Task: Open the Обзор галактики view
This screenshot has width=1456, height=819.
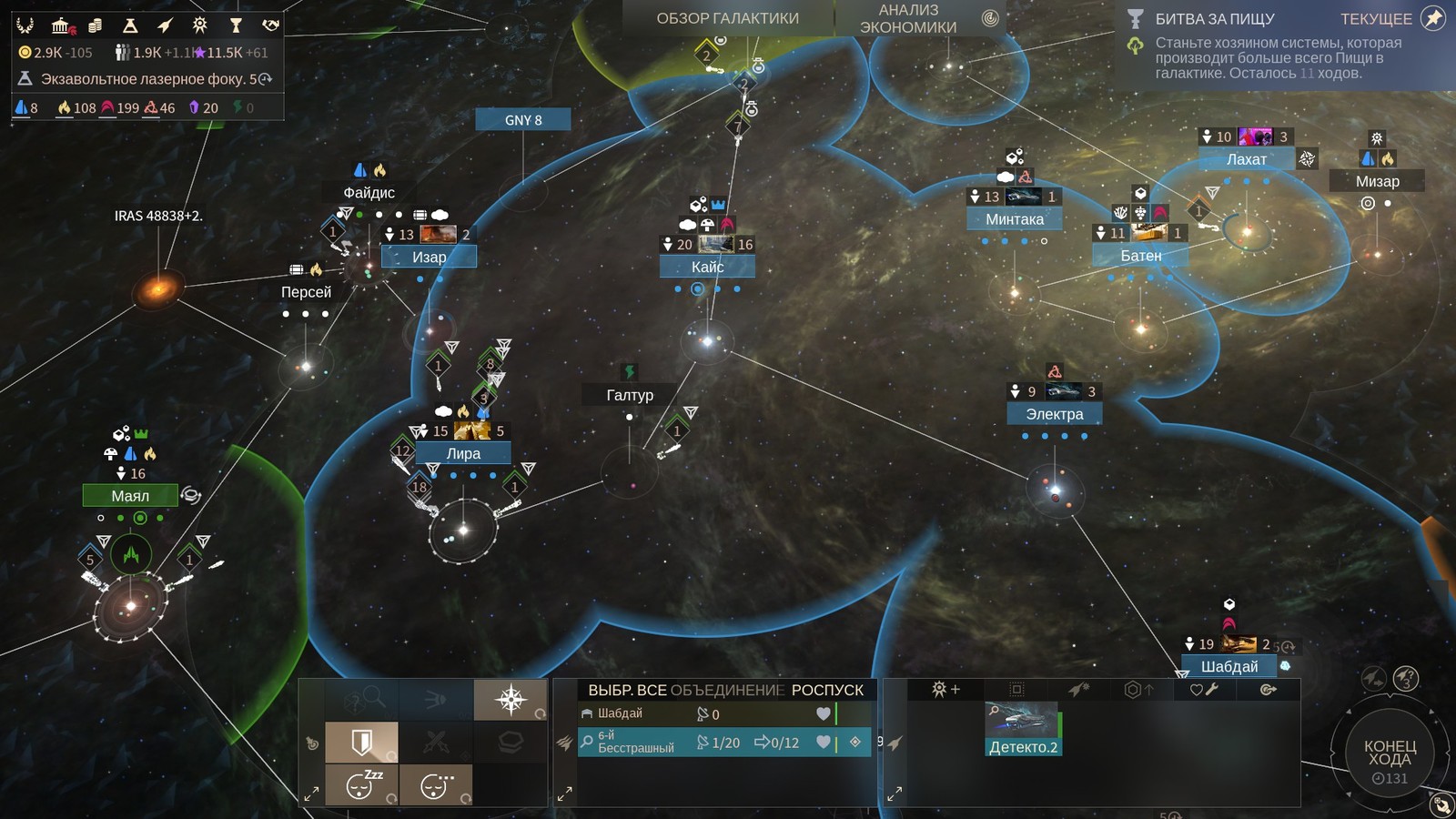Action: coord(727,18)
